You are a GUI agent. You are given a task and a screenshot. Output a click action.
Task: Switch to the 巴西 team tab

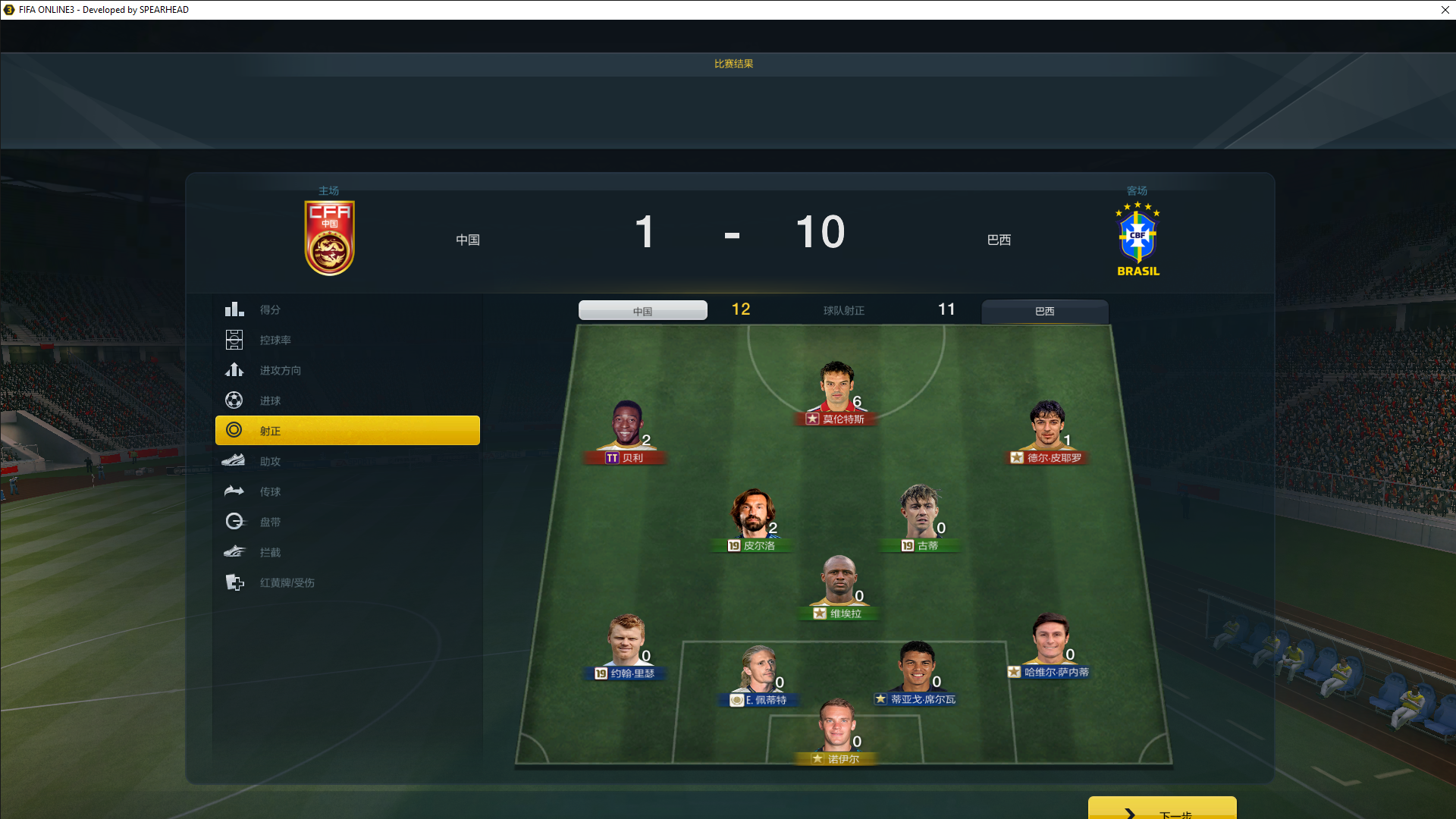(1044, 311)
